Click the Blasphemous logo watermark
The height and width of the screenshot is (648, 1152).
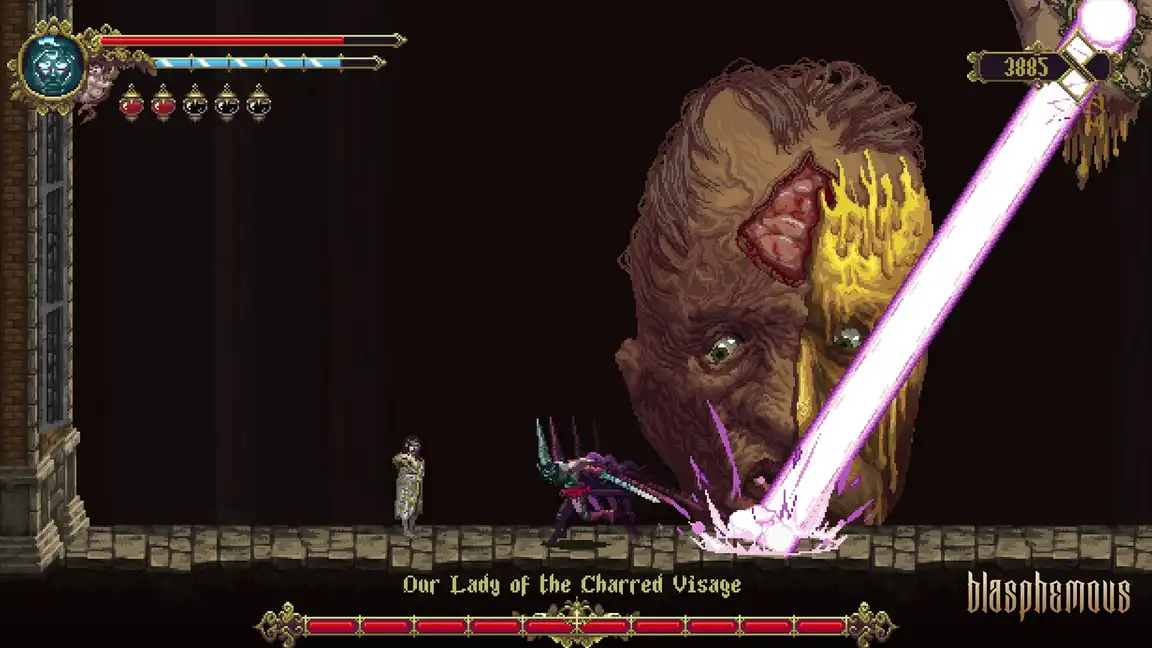pyautogui.click(x=1048, y=596)
